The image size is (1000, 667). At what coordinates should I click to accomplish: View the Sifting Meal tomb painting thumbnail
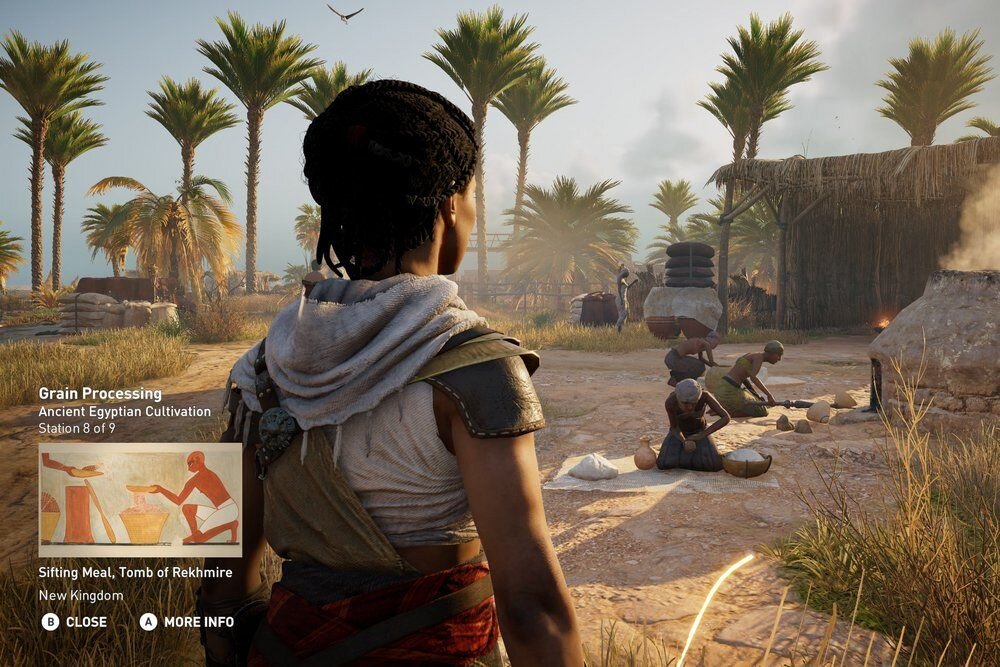click(x=140, y=500)
